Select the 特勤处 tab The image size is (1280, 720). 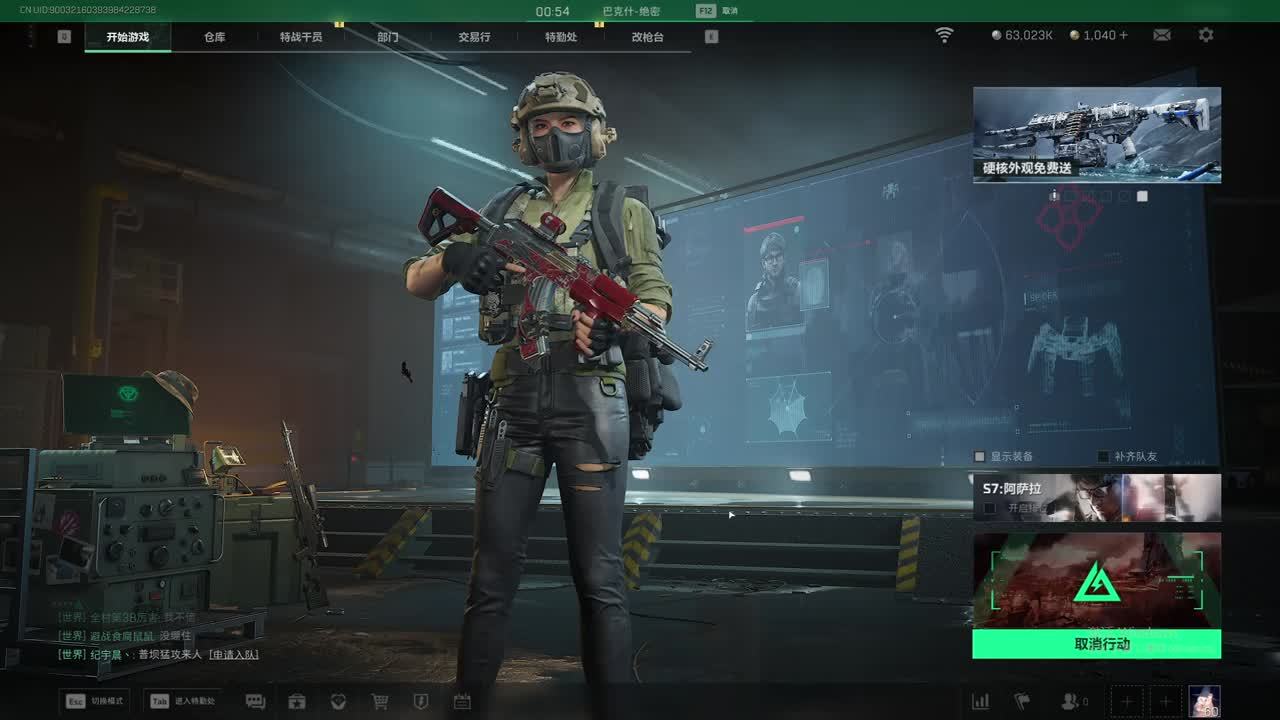click(x=561, y=37)
